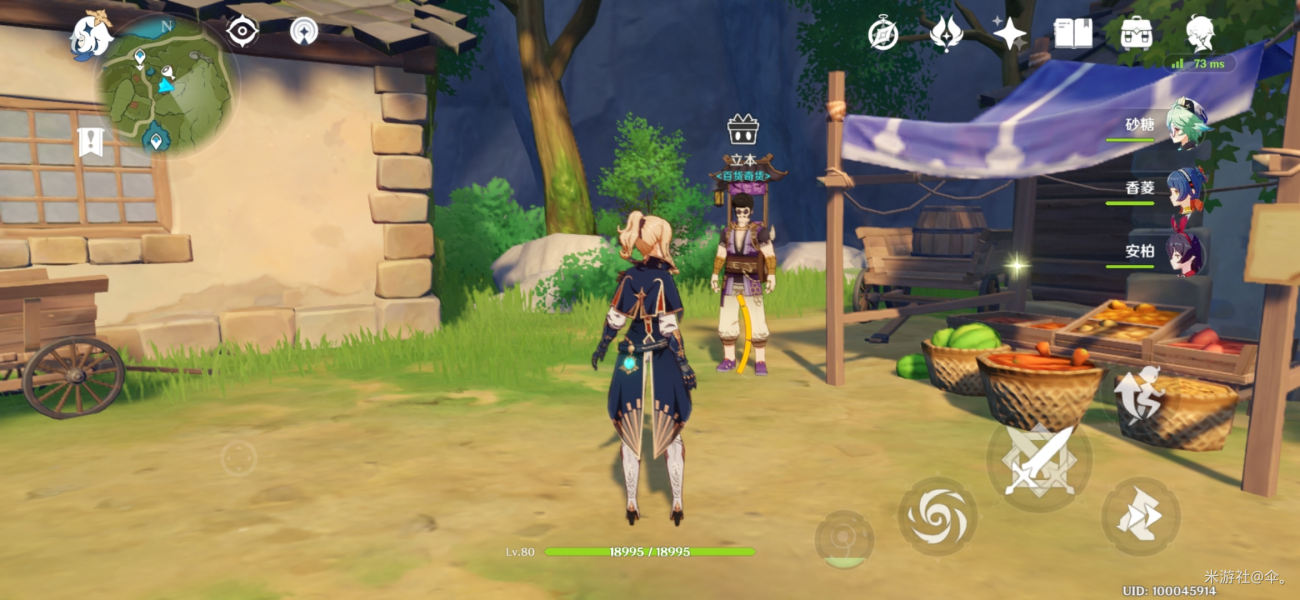Use the swirl elemental skill
Viewport: 1300px width, 600px height.
pyautogui.click(x=937, y=516)
